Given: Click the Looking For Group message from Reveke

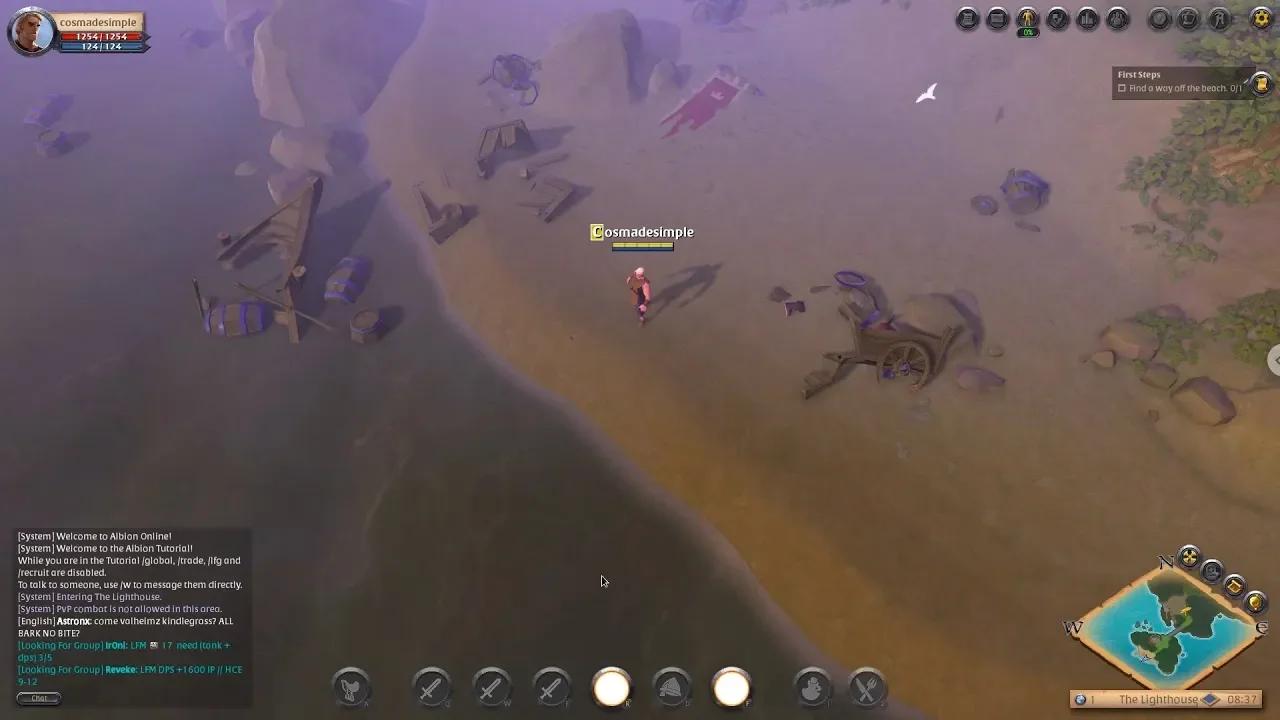Looking at the screenshot, I should pos(128,669).
